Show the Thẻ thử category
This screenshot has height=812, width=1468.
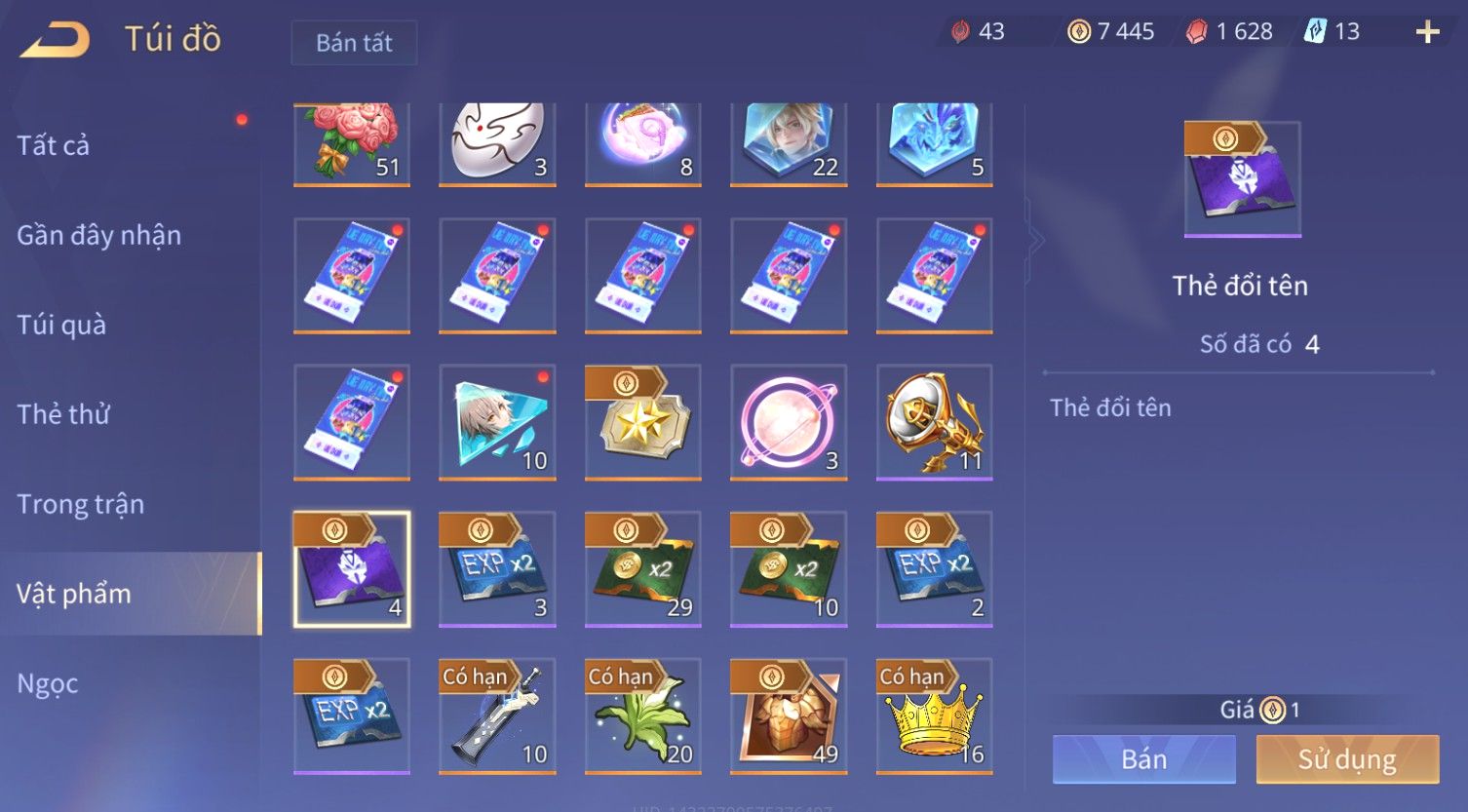click(x=63, y=414)
